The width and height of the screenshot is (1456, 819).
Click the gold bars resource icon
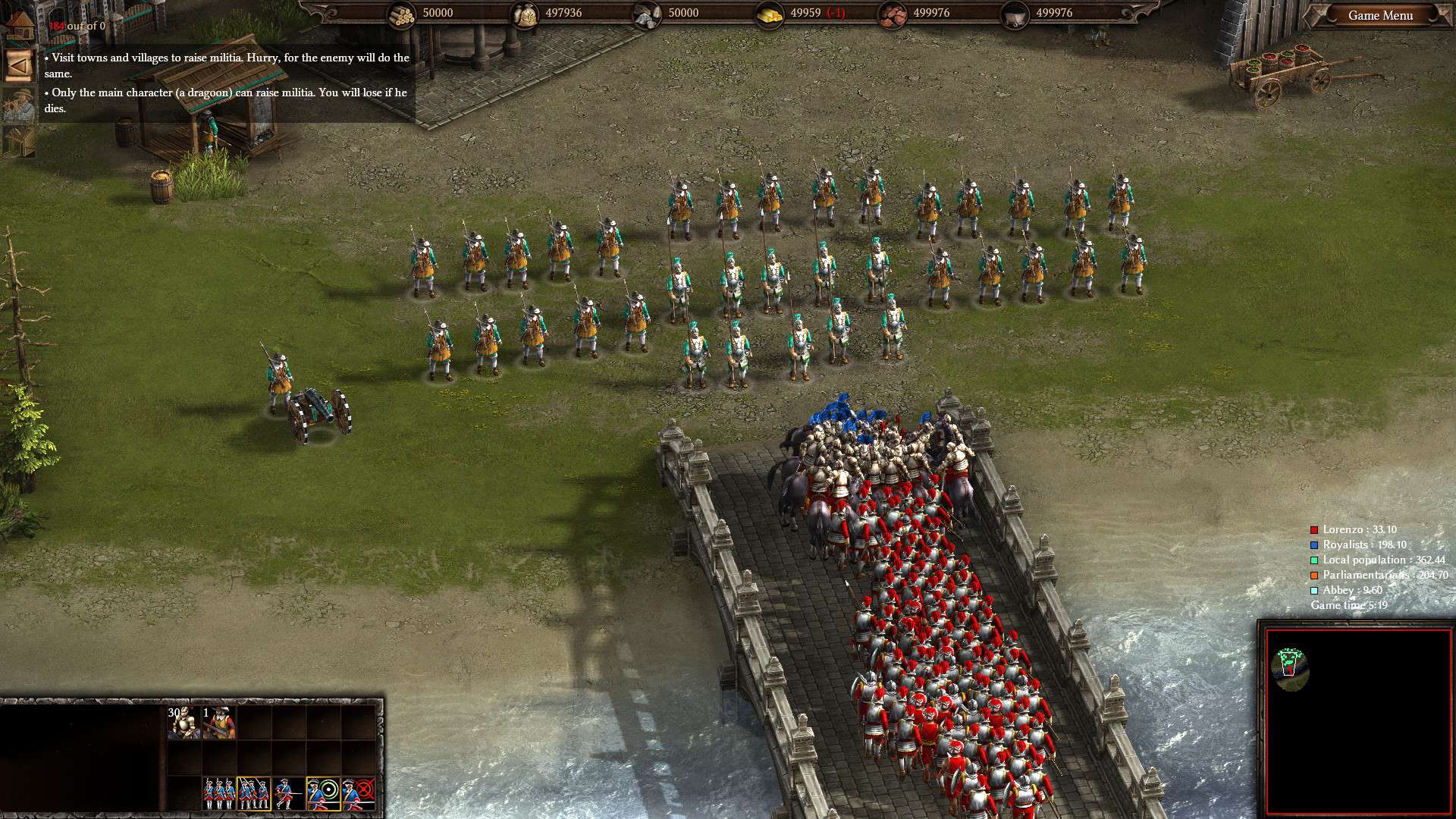point(770,14)
